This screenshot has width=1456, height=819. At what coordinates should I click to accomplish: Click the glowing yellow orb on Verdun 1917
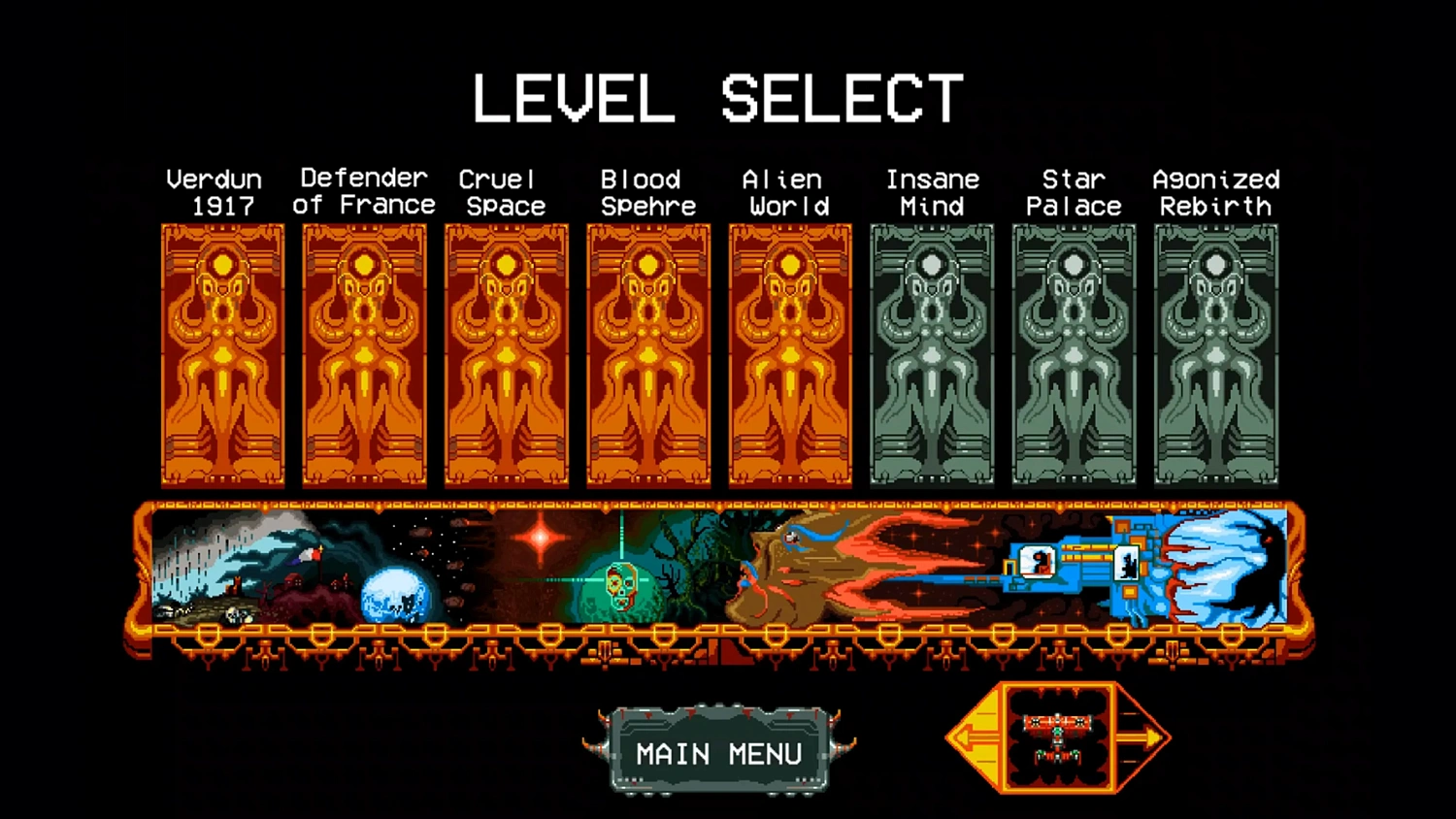click(222, 264)
